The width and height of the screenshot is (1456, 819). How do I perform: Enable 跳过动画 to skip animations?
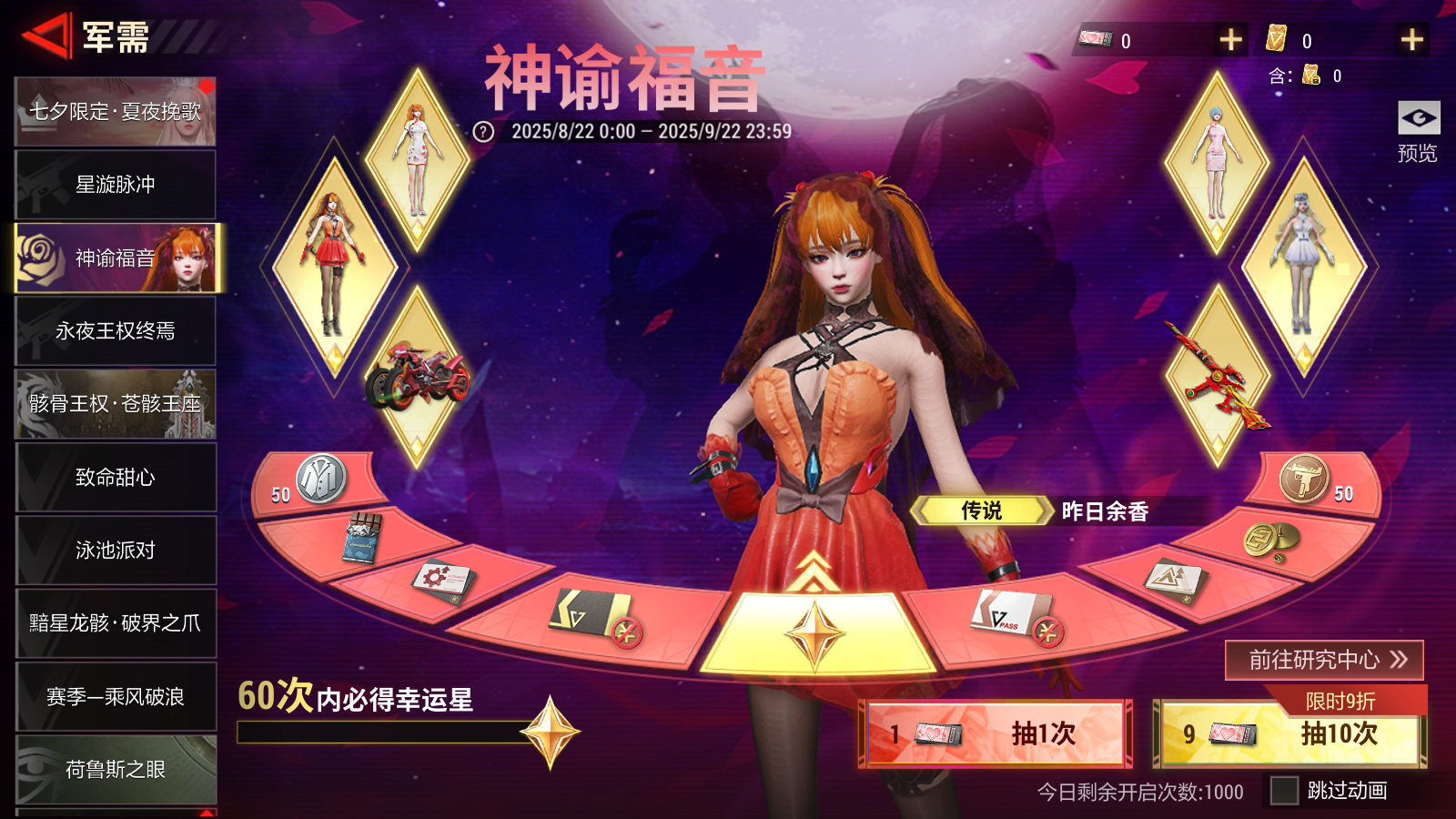(x=1284, y=791)
